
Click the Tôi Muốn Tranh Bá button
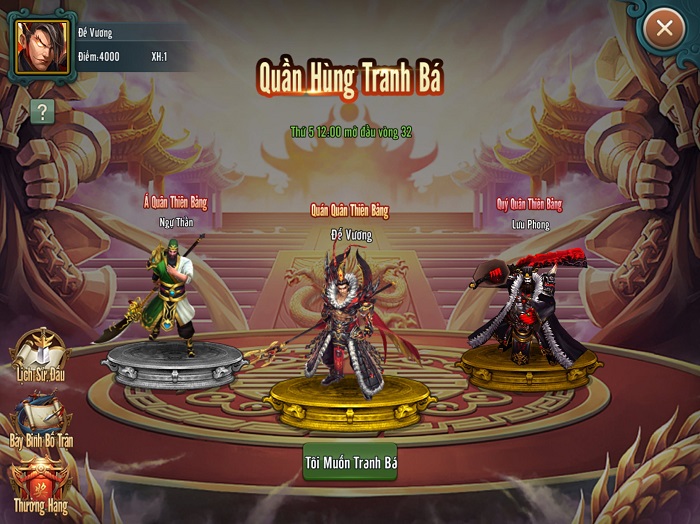pos(350,463)
